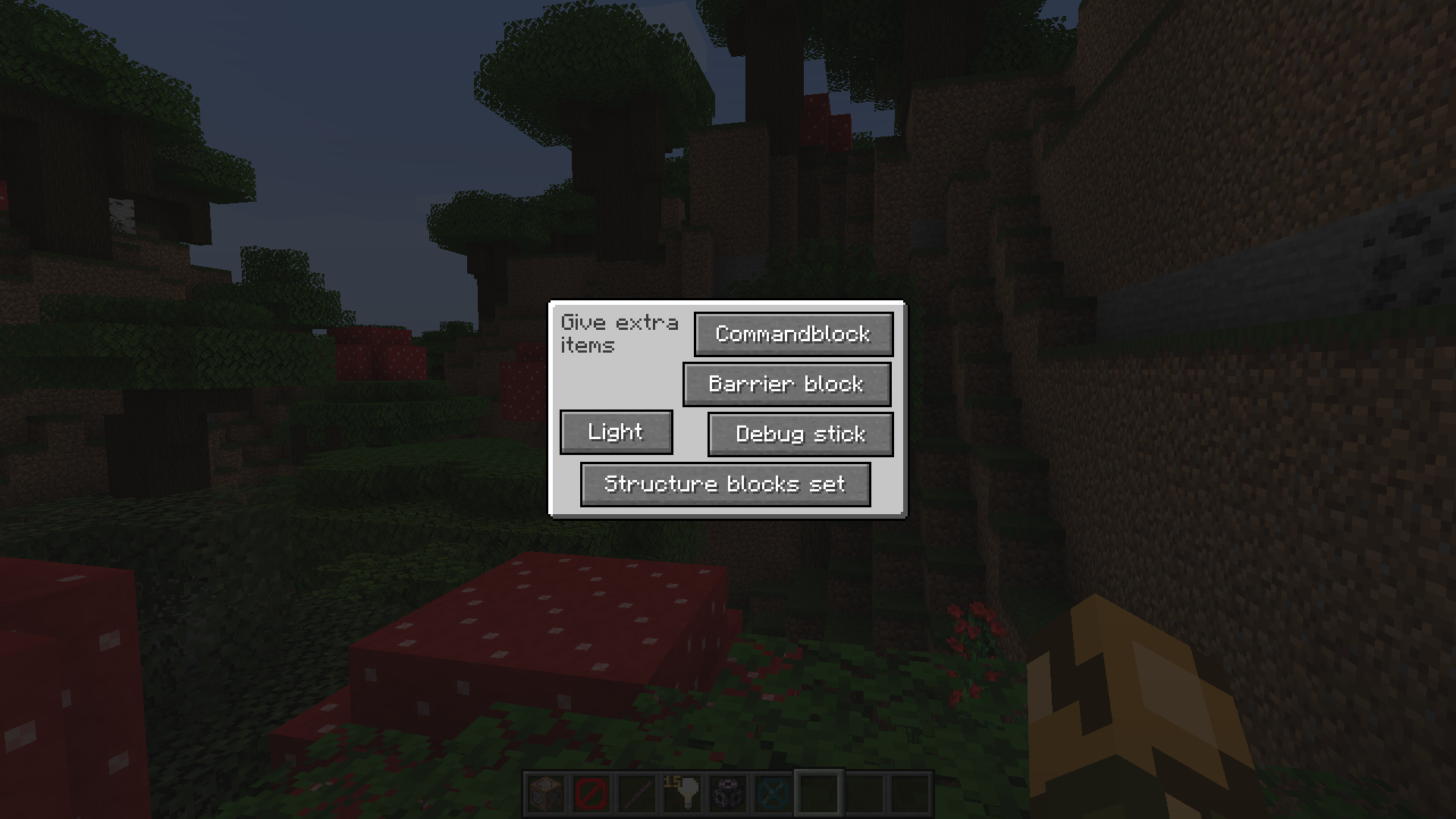The width and height of the screenshot is (1456, 819).
Task: Select the stack of 15 light items
Action: [681, 794]
